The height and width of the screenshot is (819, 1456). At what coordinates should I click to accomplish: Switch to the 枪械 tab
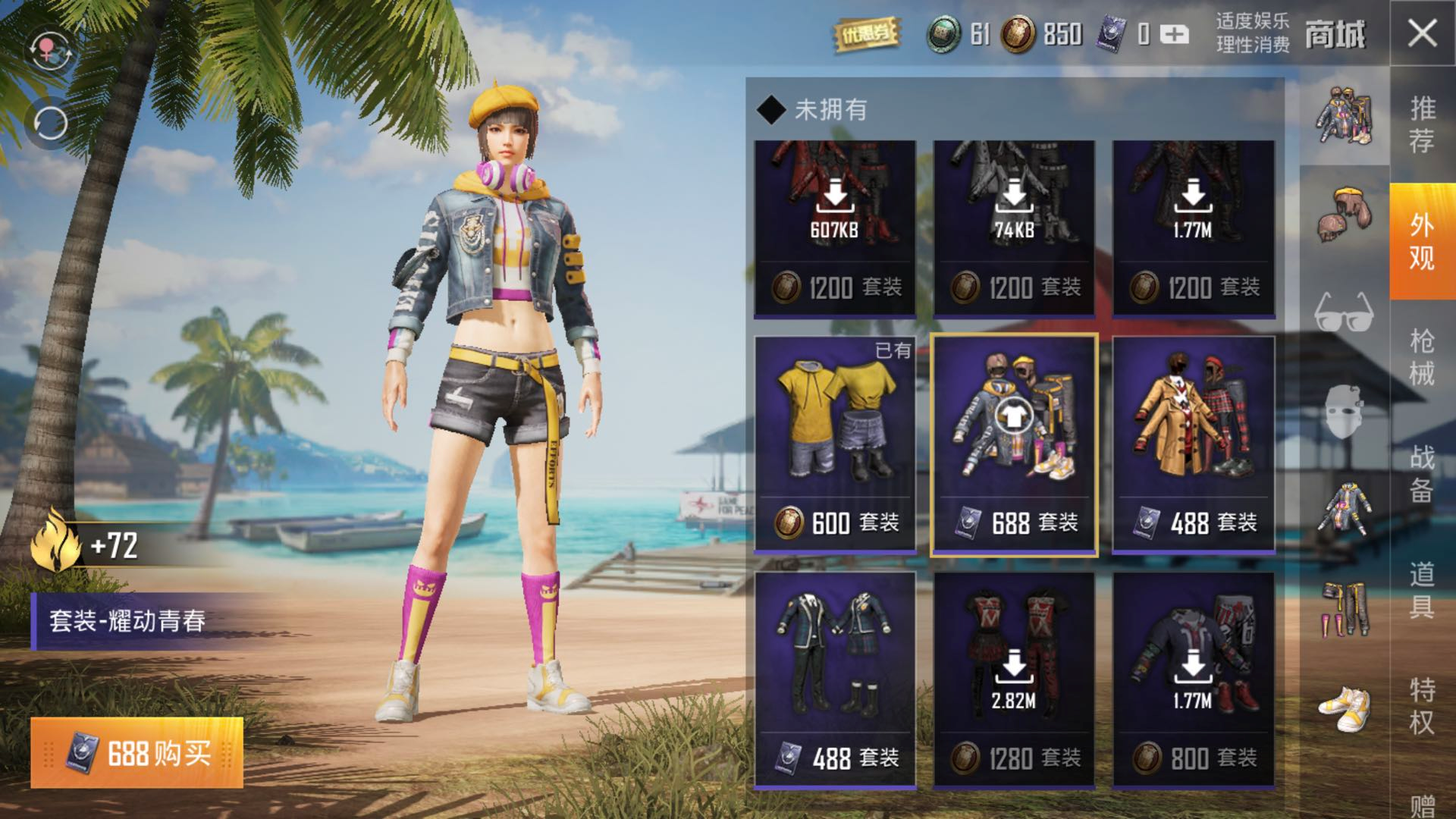pos(1422,356)
